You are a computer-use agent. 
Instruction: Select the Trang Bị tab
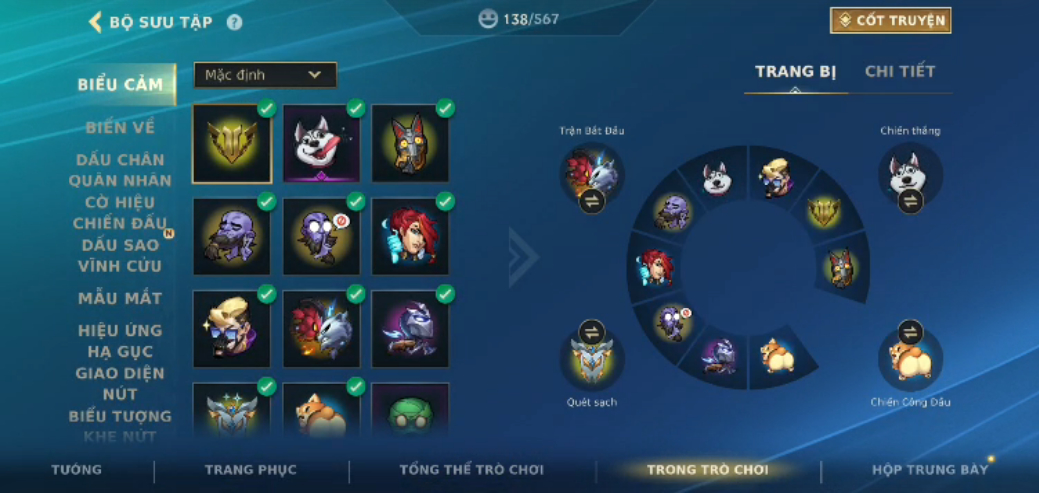click(x=795, y=72)
